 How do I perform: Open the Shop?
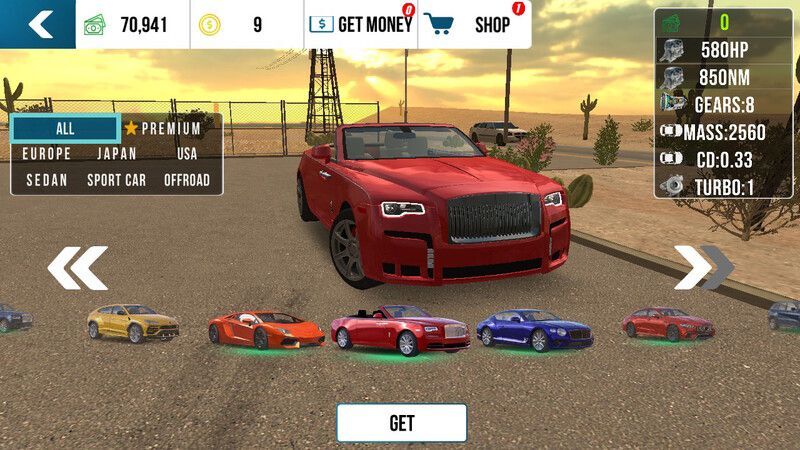pyautogui.click(x=475, y=25)
